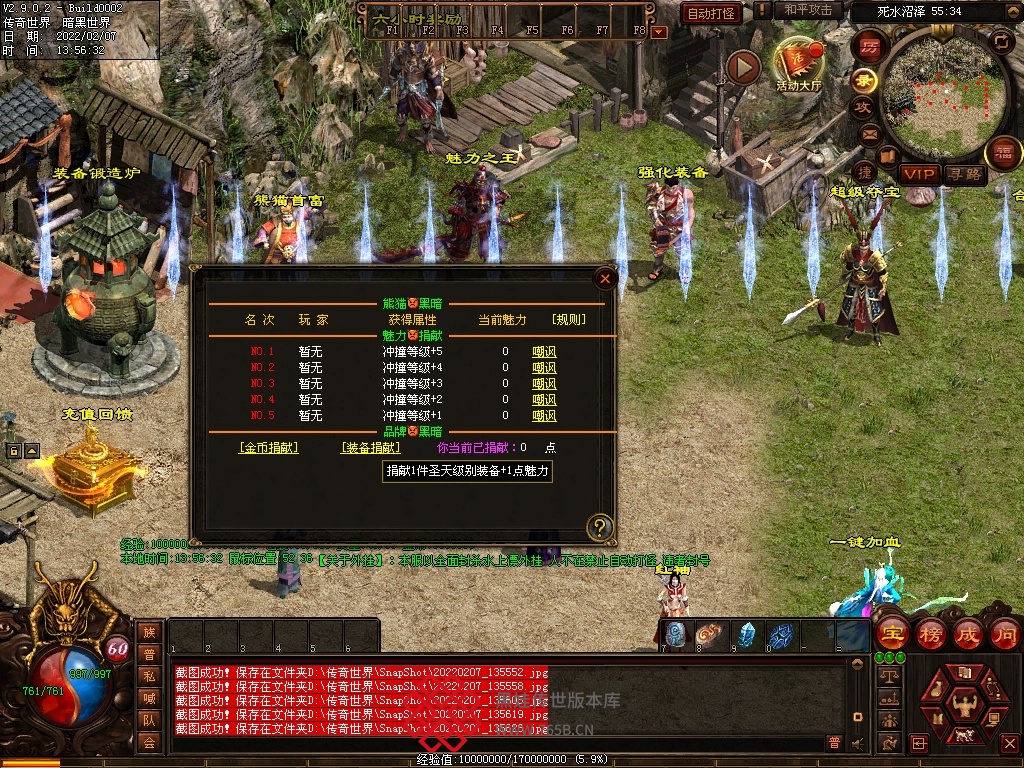Open the 榜 ranking button

[930, 634]
